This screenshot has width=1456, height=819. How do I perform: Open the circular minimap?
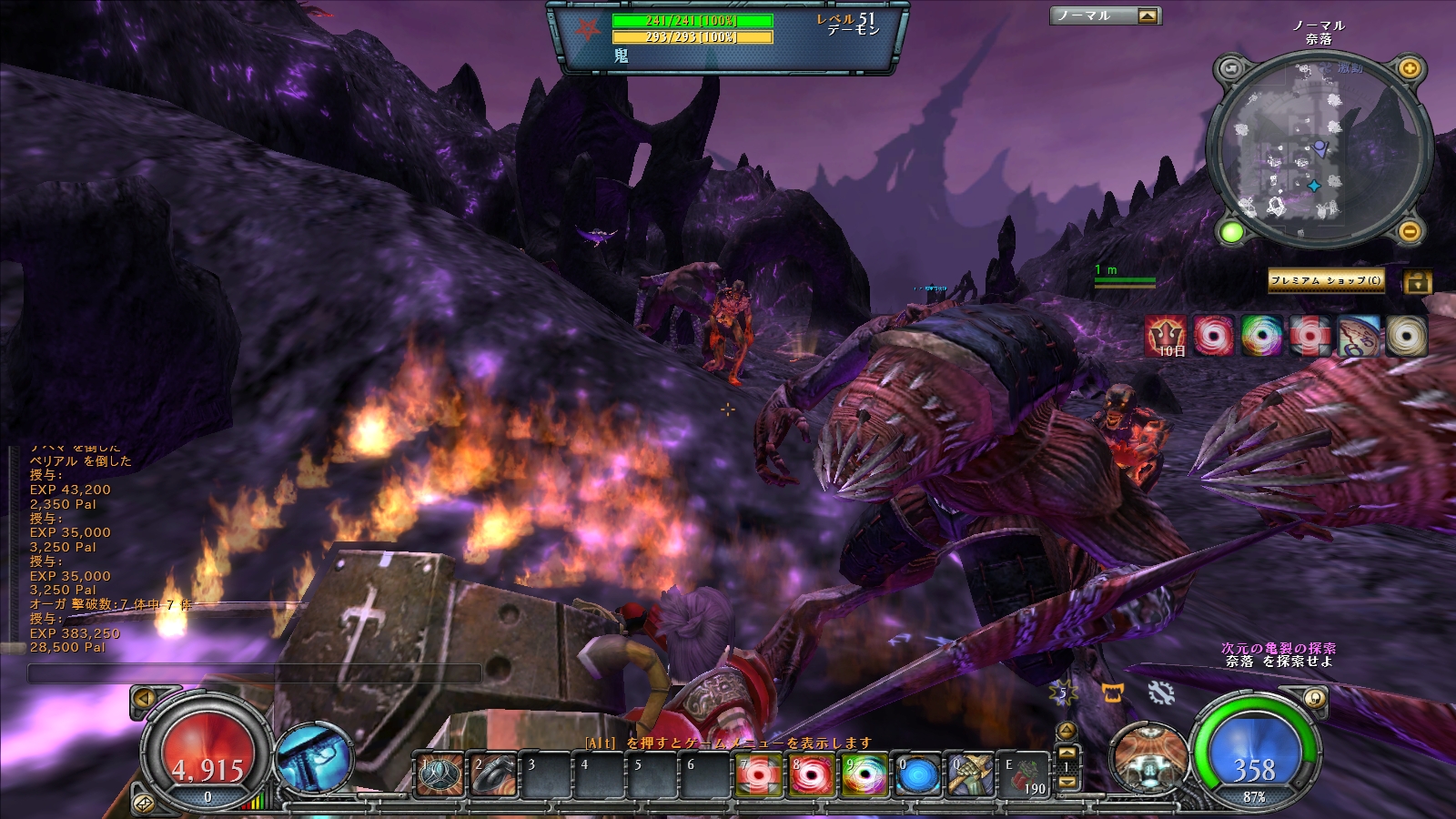[x=1319, y=150]
